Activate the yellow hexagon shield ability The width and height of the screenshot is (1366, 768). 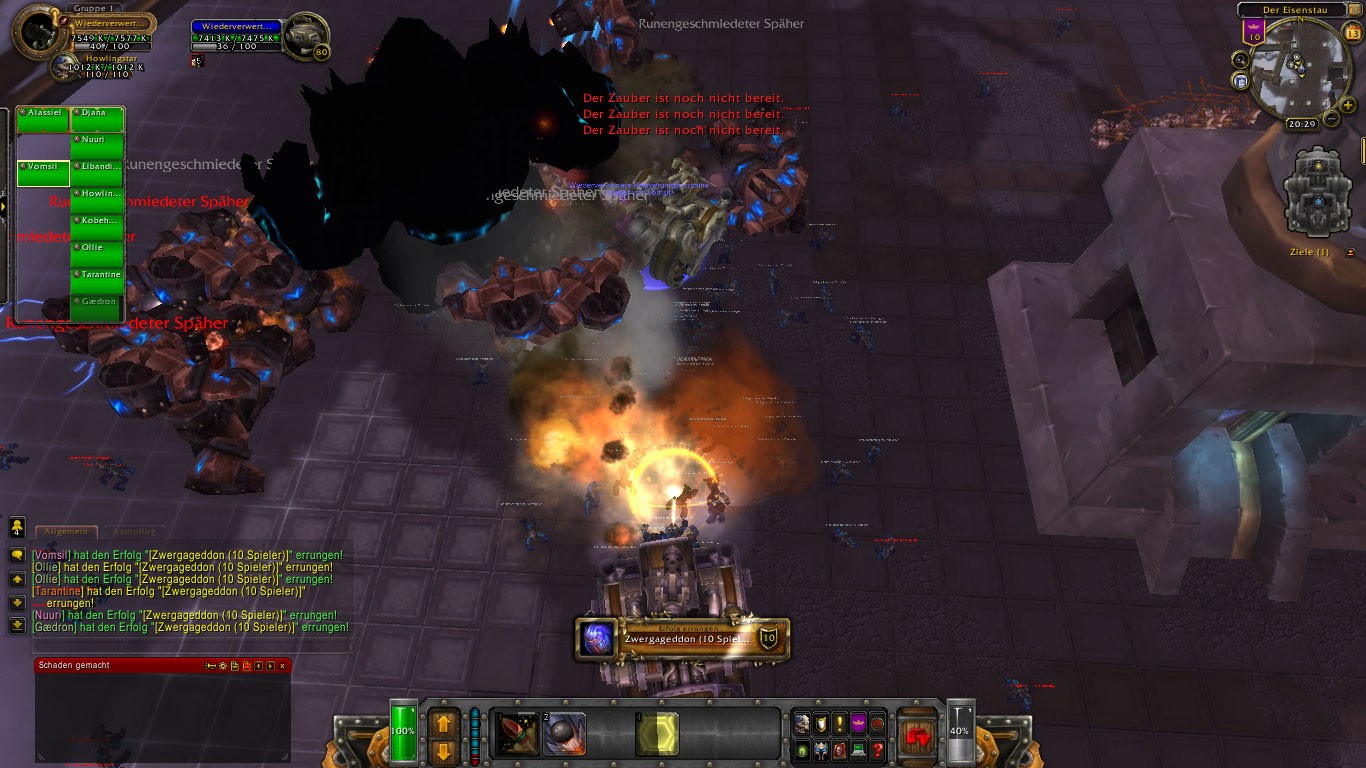point(657,735)
